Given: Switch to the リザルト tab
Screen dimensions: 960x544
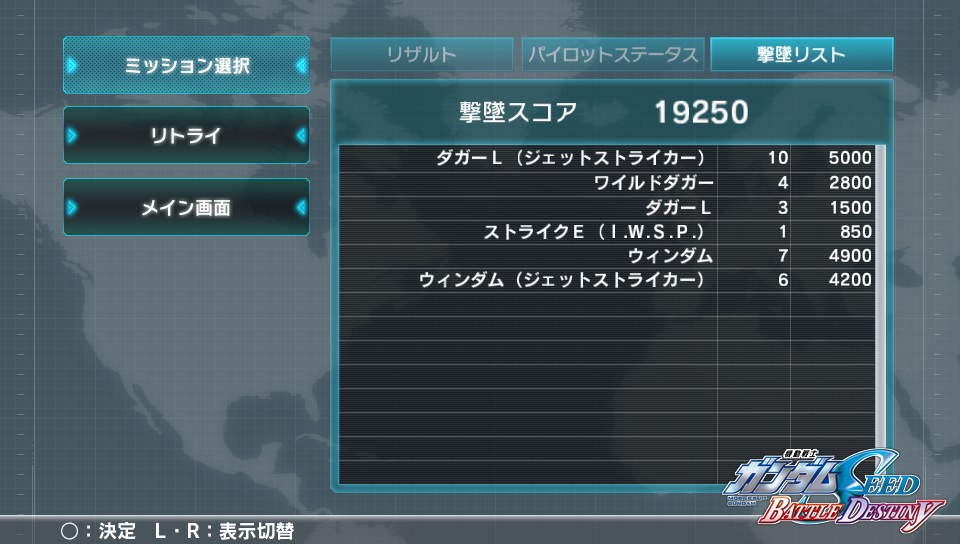Looking at the screenshot, I should click(x=422, y=55).
